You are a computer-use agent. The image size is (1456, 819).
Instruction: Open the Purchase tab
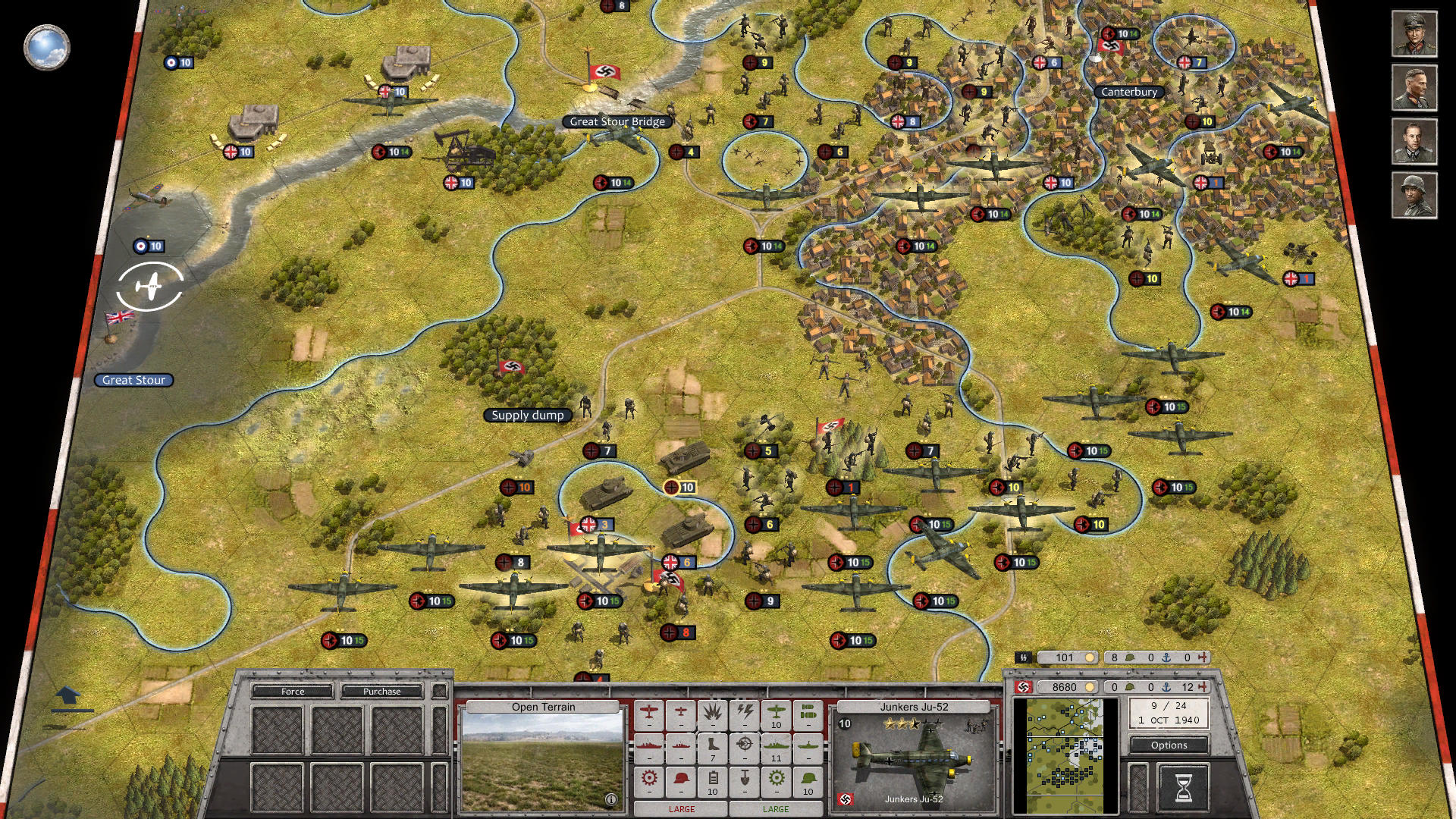click(x=383, y=691)
